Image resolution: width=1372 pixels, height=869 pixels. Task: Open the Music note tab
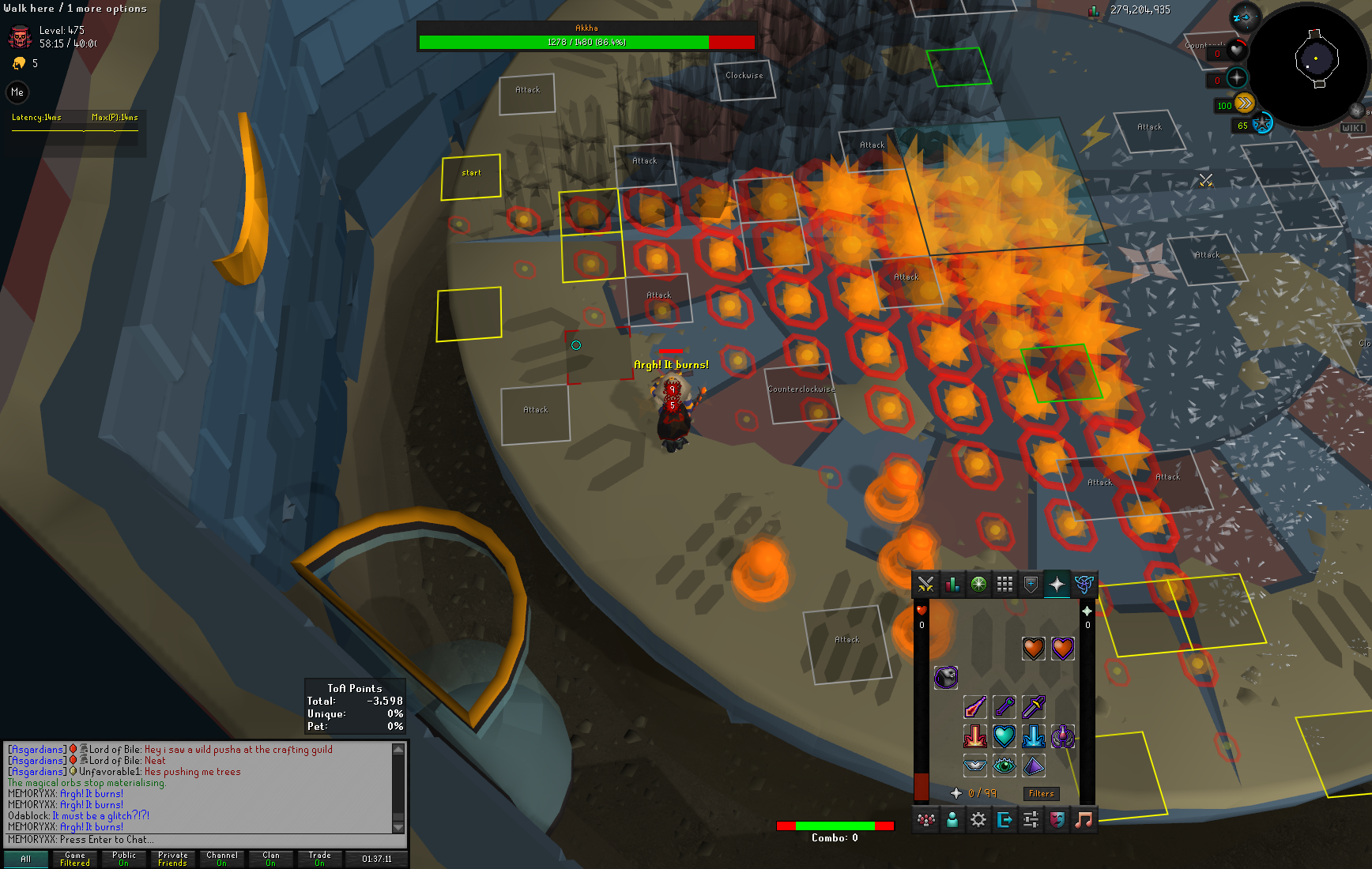coord(1084,820)
